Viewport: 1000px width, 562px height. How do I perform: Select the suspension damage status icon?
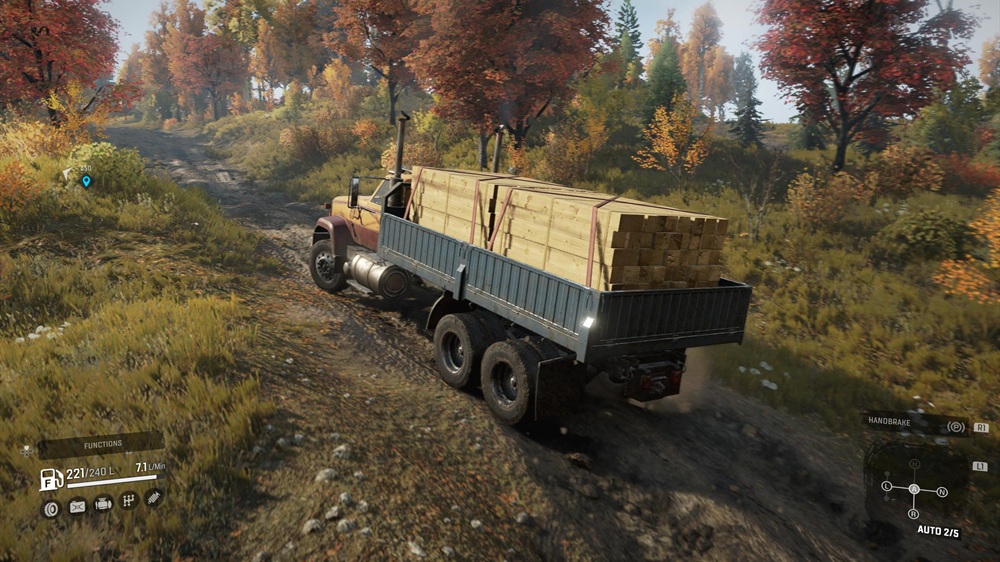click(153, 496)
